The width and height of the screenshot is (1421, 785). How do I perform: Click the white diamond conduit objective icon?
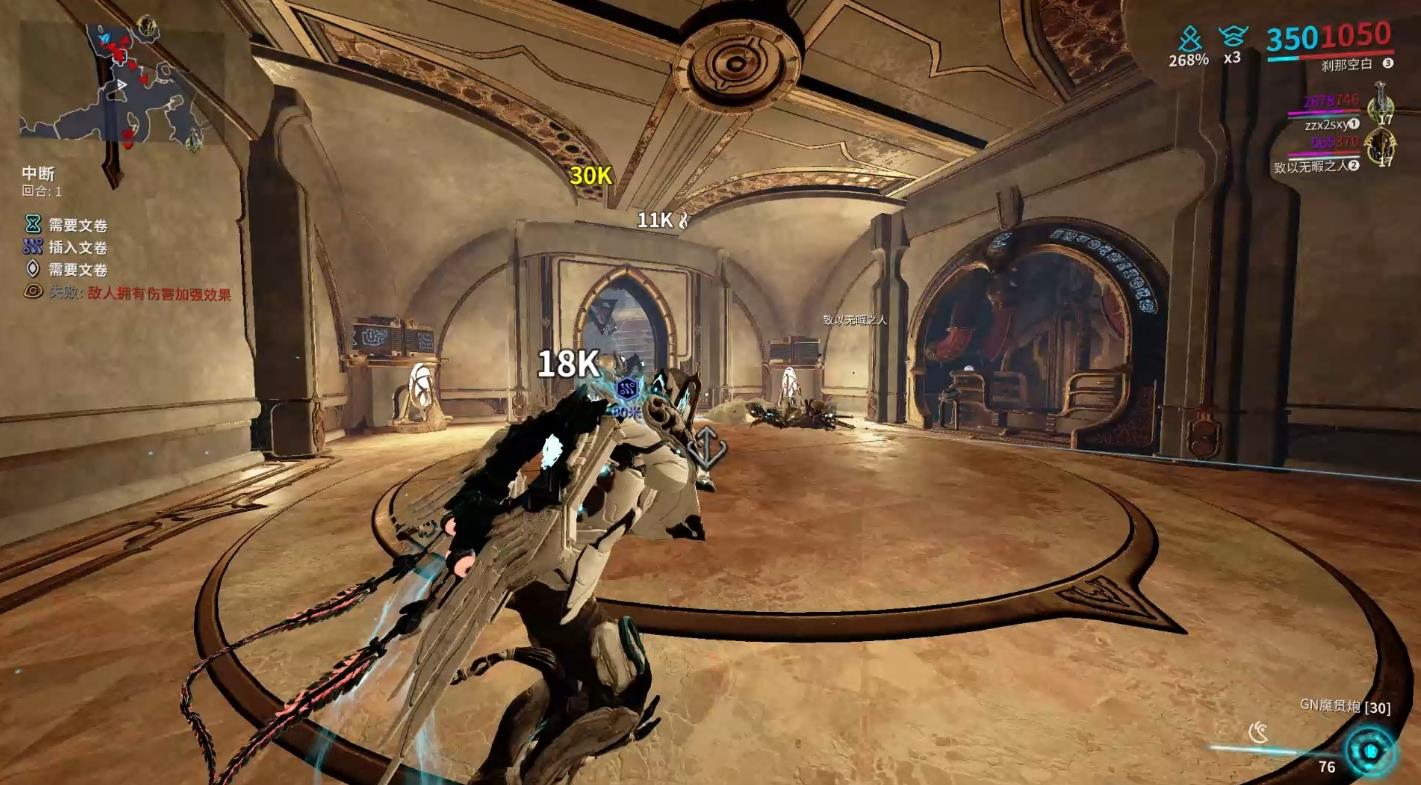33,269
